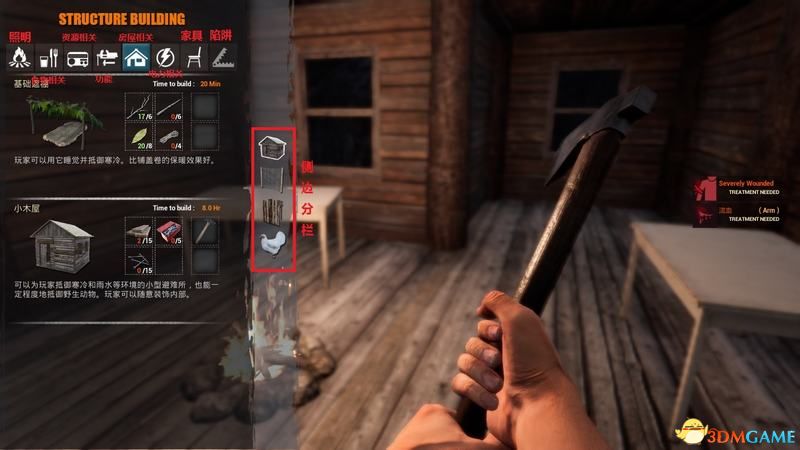Select the wooden palisade sub-category icon
Screen dimensions: 800x450
[x=270, y=212]
